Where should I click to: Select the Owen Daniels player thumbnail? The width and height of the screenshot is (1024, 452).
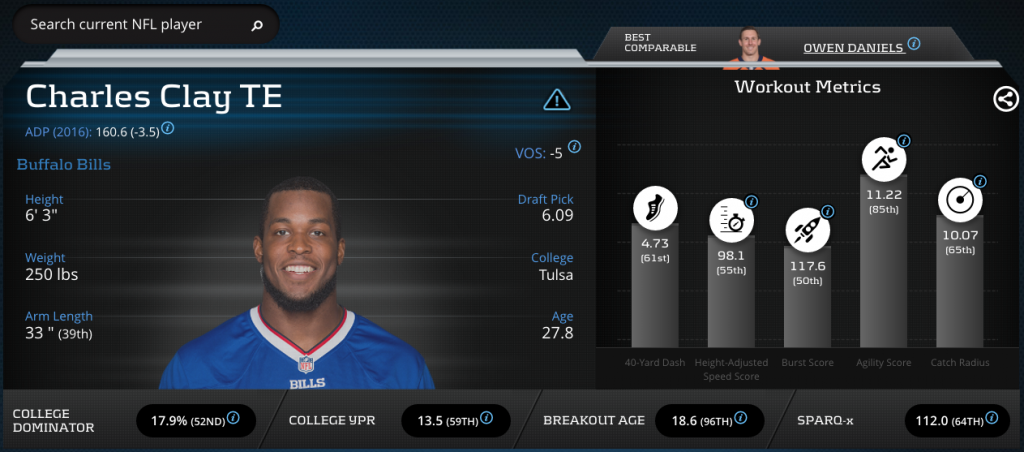pyautogui.click(x=753, y=44)
